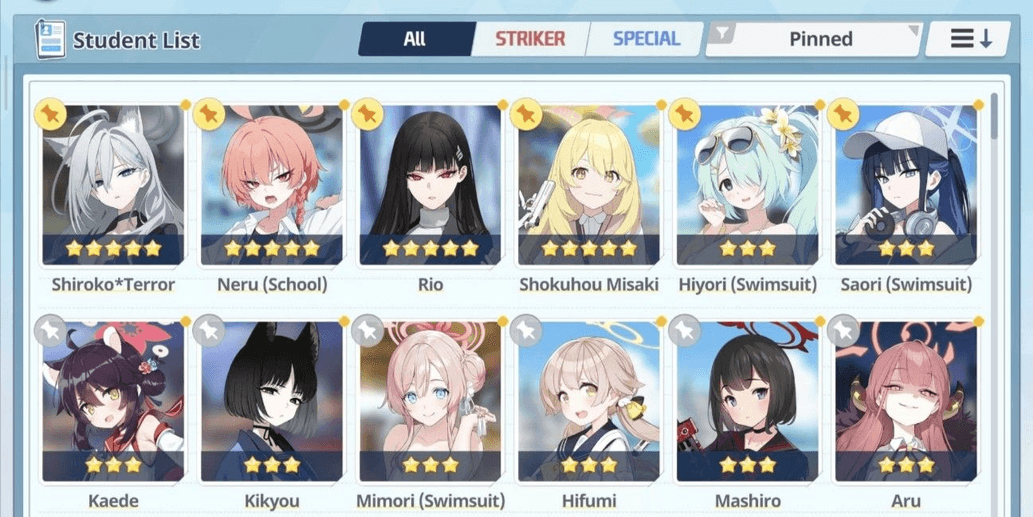This screenshot has height=517, width=1033.
Task: Switch to the All tab
Action: click(x=414, y=39)
